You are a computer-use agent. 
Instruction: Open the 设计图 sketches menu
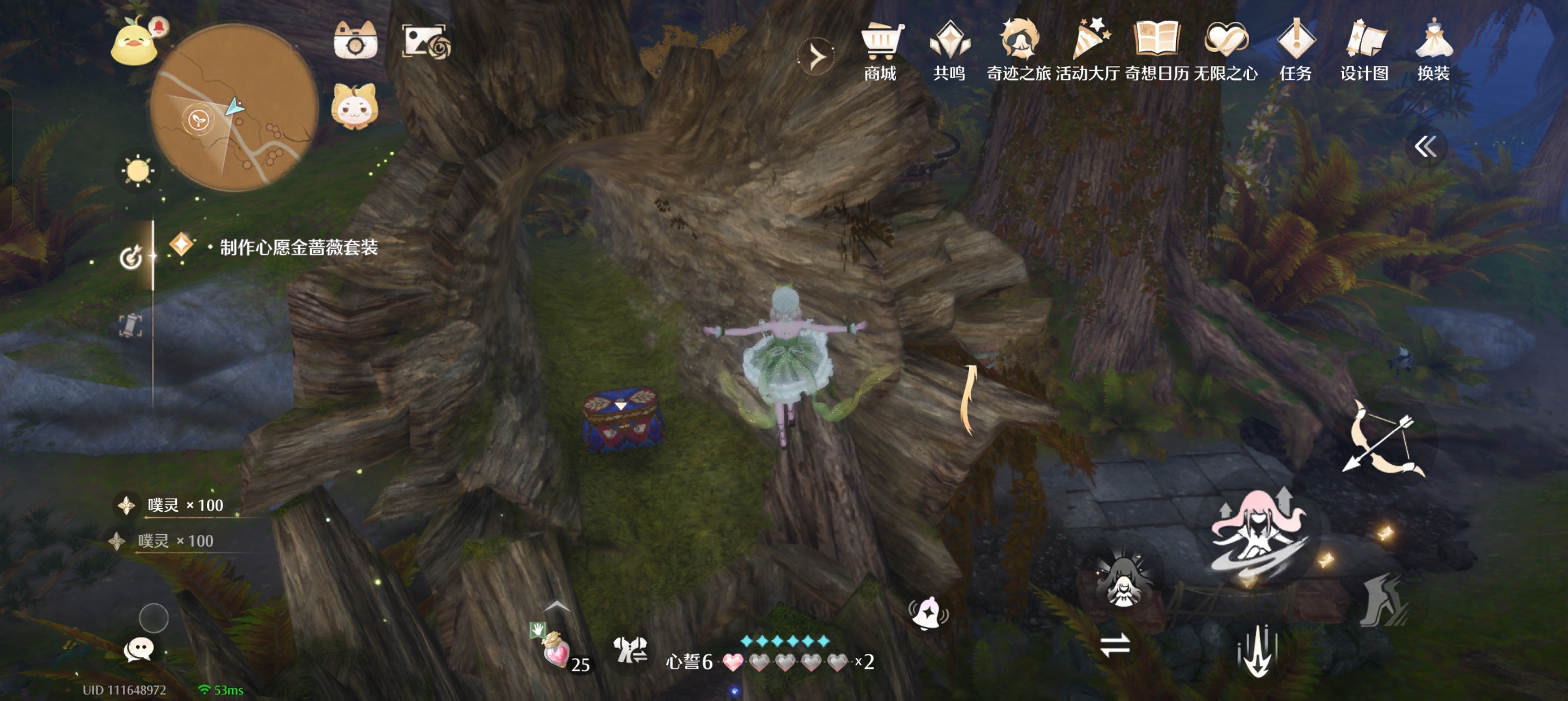tap(1364, 50)
